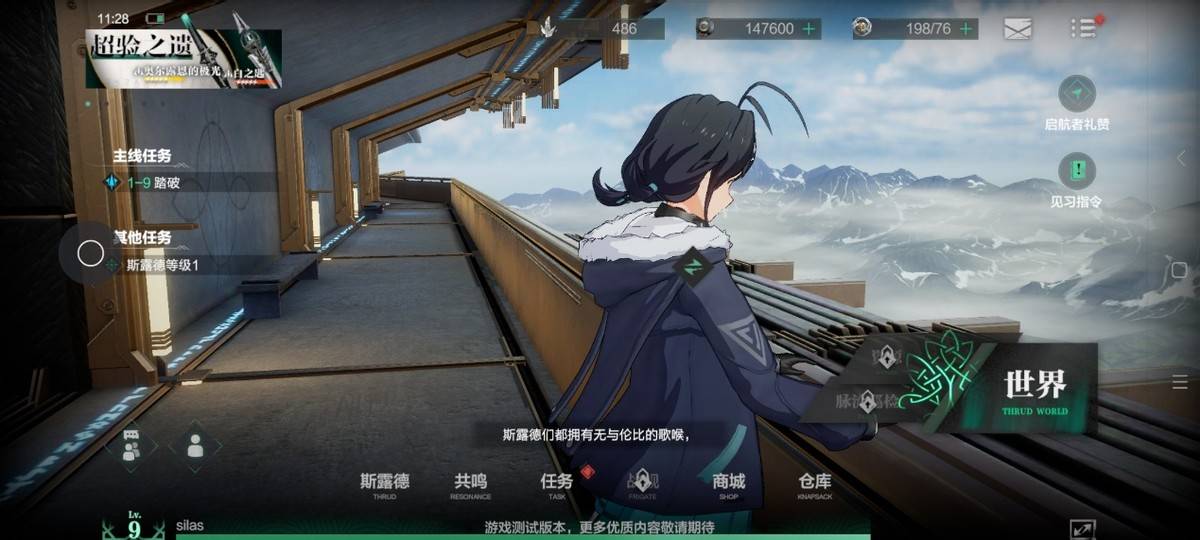Viewport: 1200px width, 540px height.
Task: Open the 商城 Shop
Action: [729, 485]
